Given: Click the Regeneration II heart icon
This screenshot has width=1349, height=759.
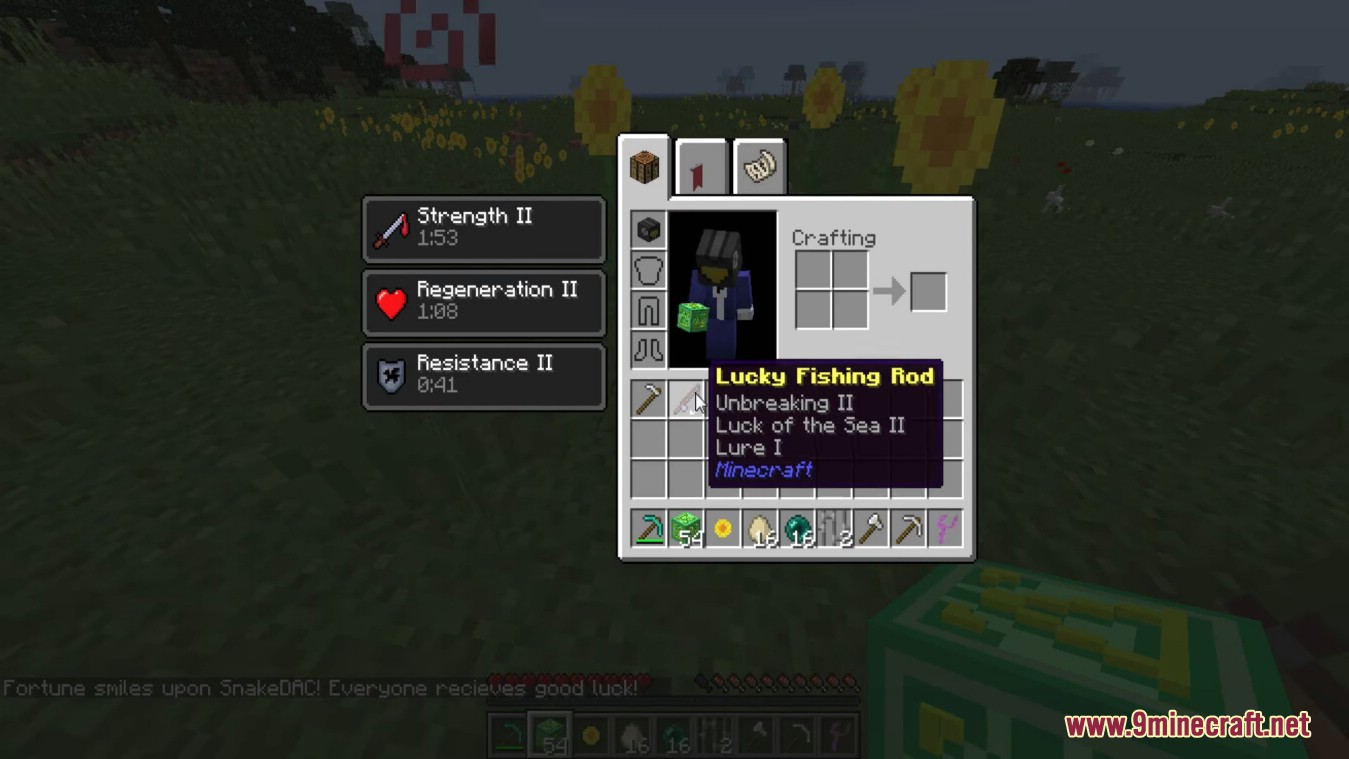Looking at the screenshot, I should 392,301.
